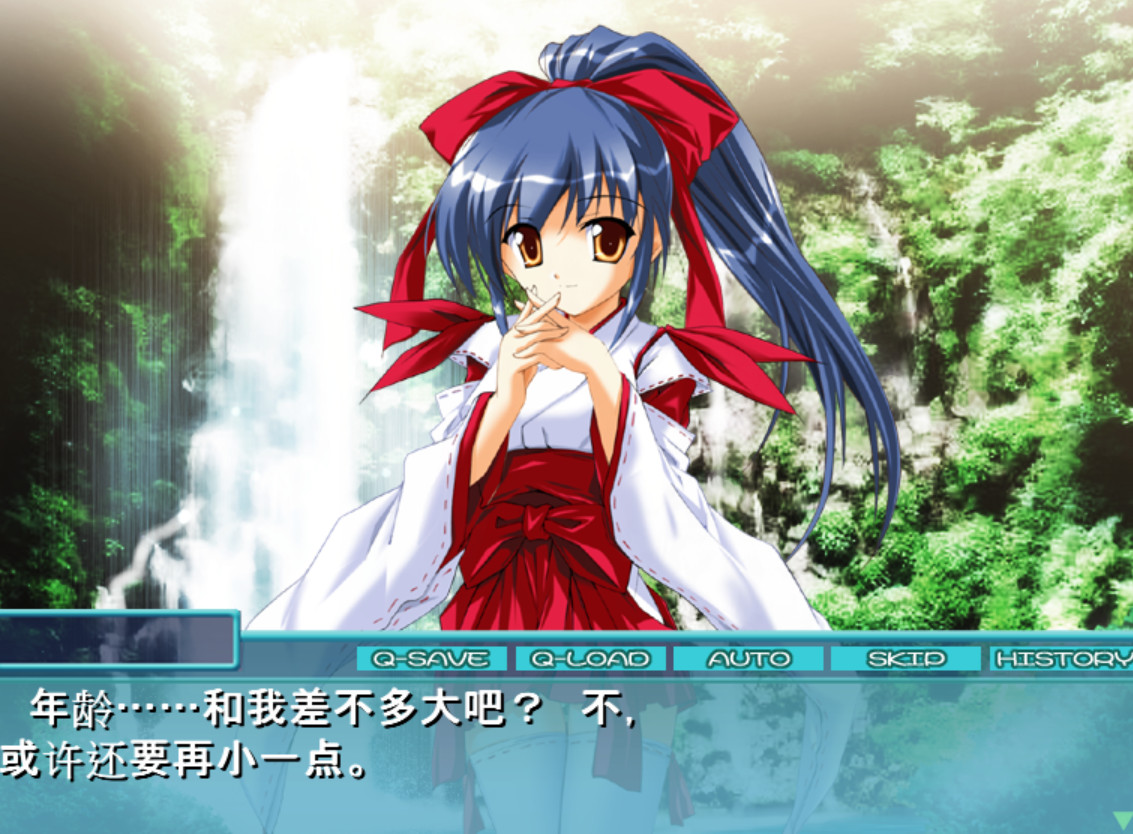Open the dialogue HISTORY log
Viewport: 1133px width, 834px height.
tap(1062, 659)
